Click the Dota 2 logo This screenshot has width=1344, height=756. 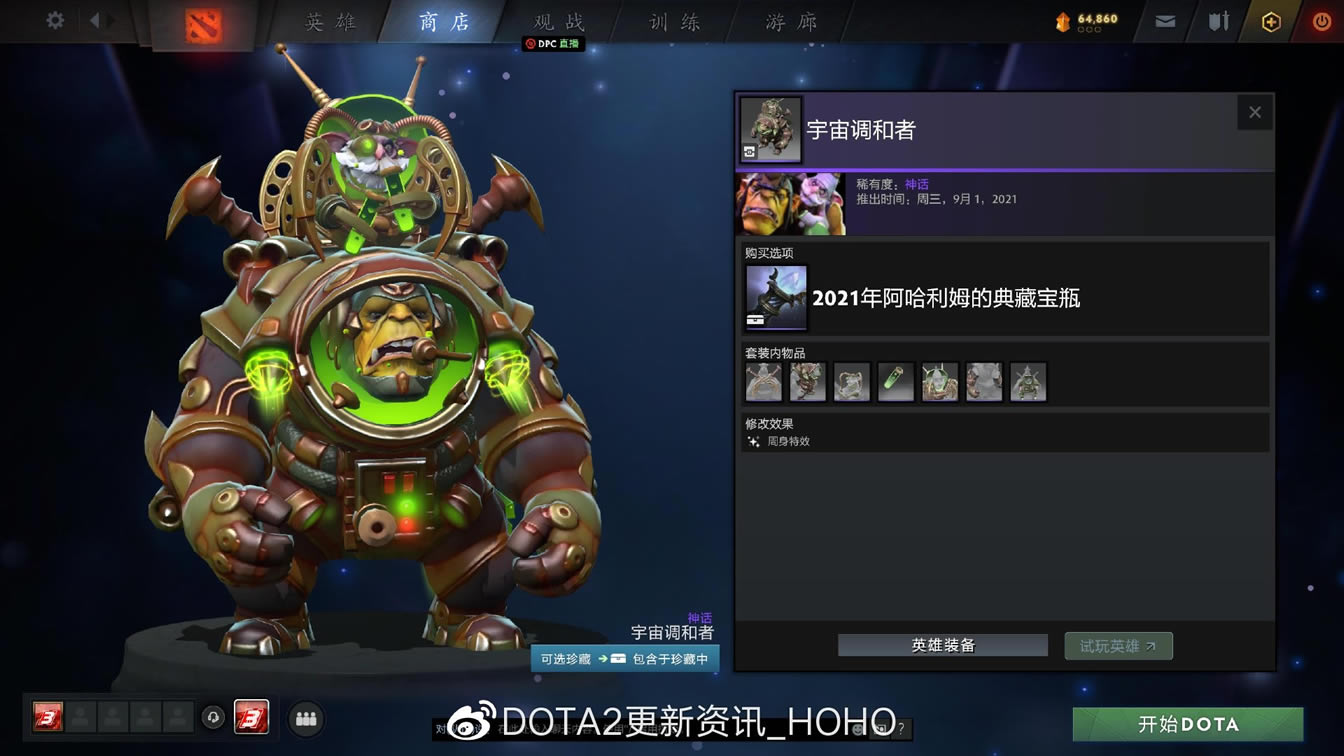coord(206,25)
